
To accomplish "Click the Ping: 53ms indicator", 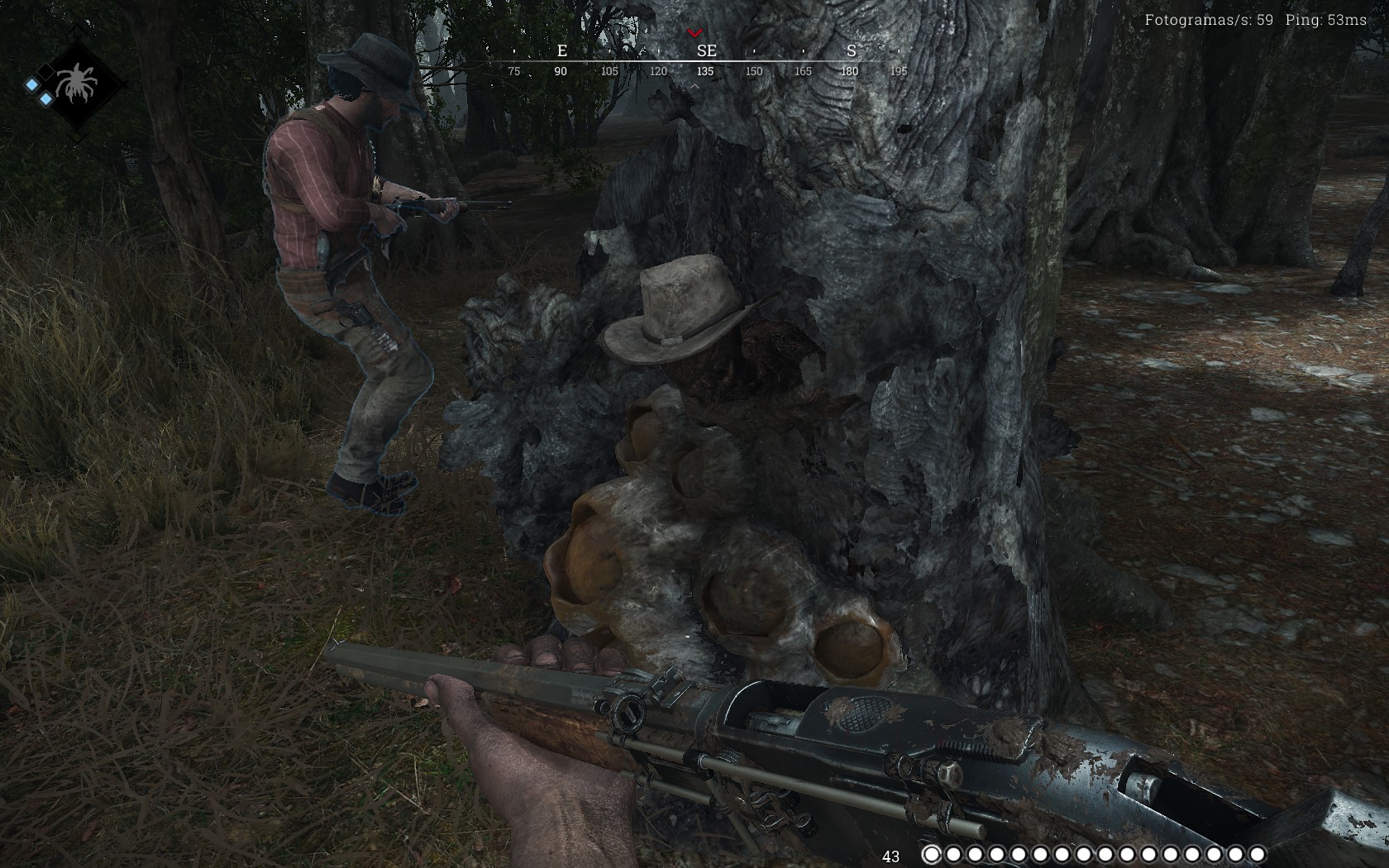I will 1326,18.
